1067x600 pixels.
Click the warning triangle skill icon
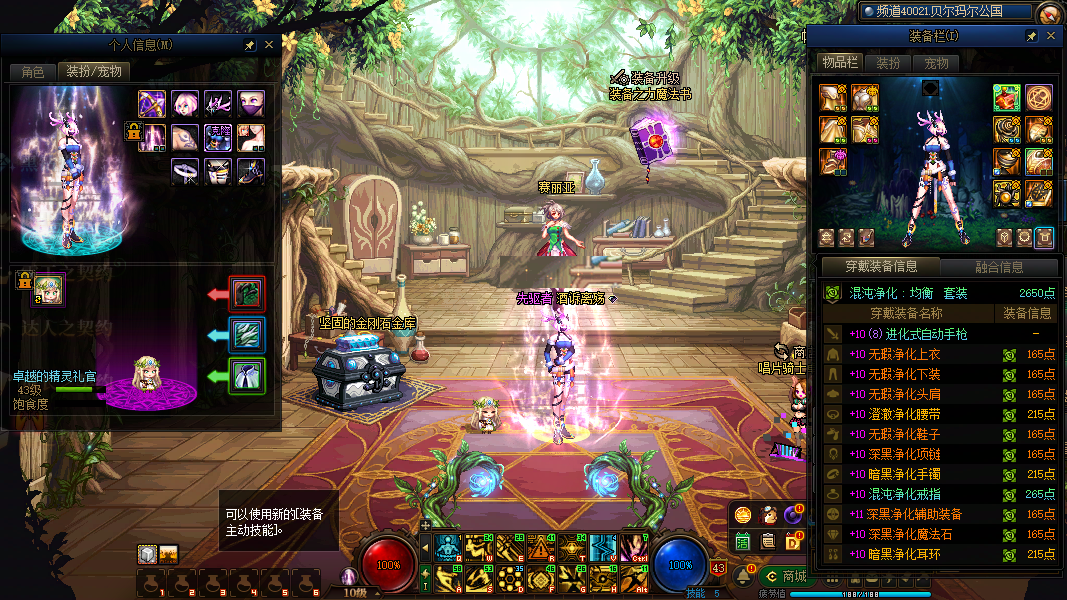coord(541,548)
